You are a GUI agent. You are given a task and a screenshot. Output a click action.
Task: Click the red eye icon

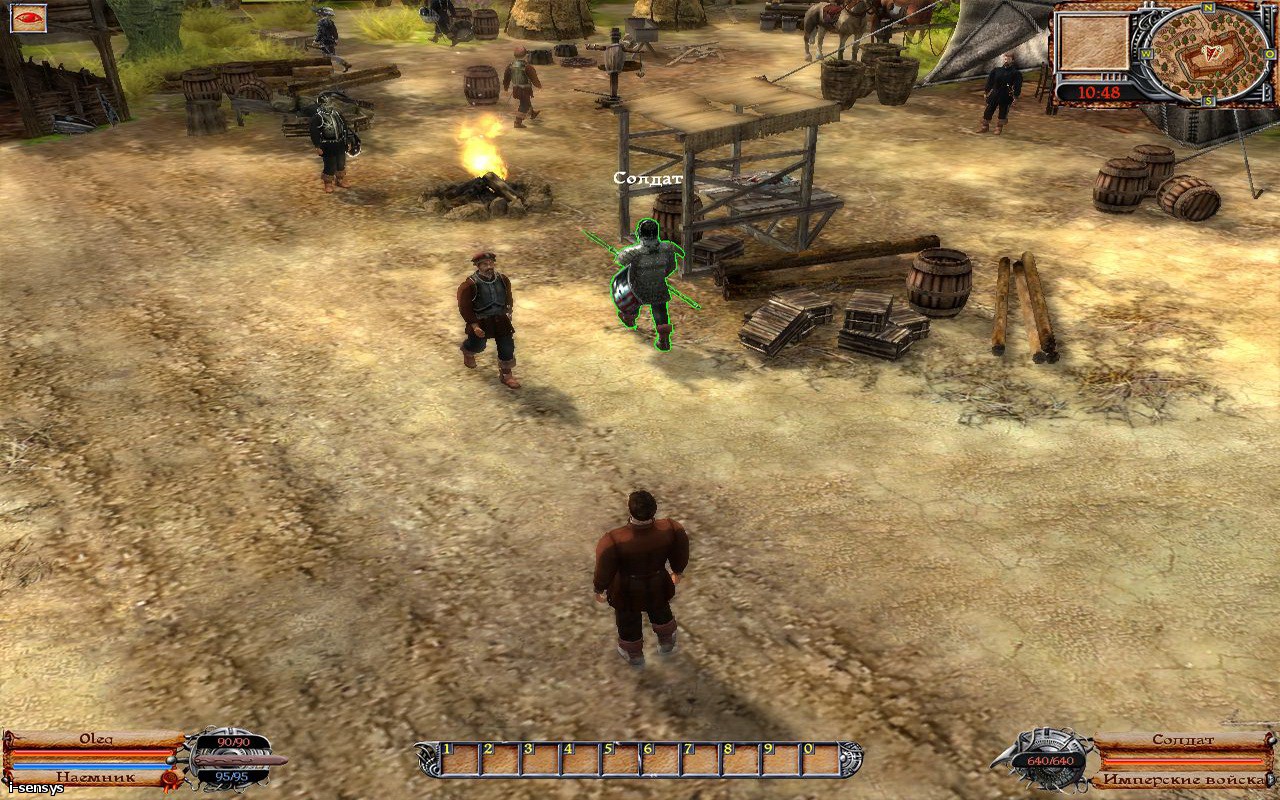(x=27, y=18)
